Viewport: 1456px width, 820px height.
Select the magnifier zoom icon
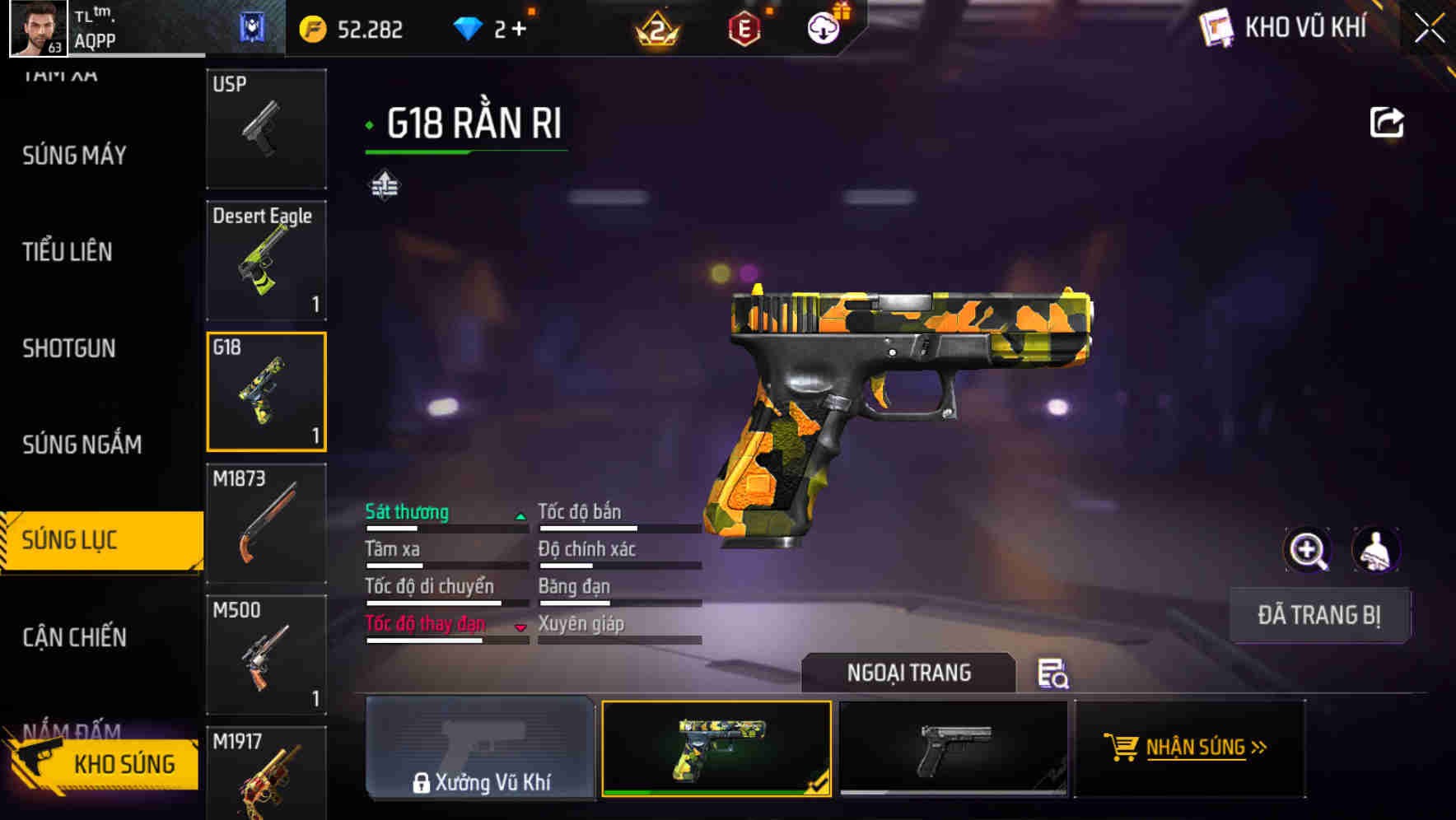pyautogui.click(x=1308, y=549)
